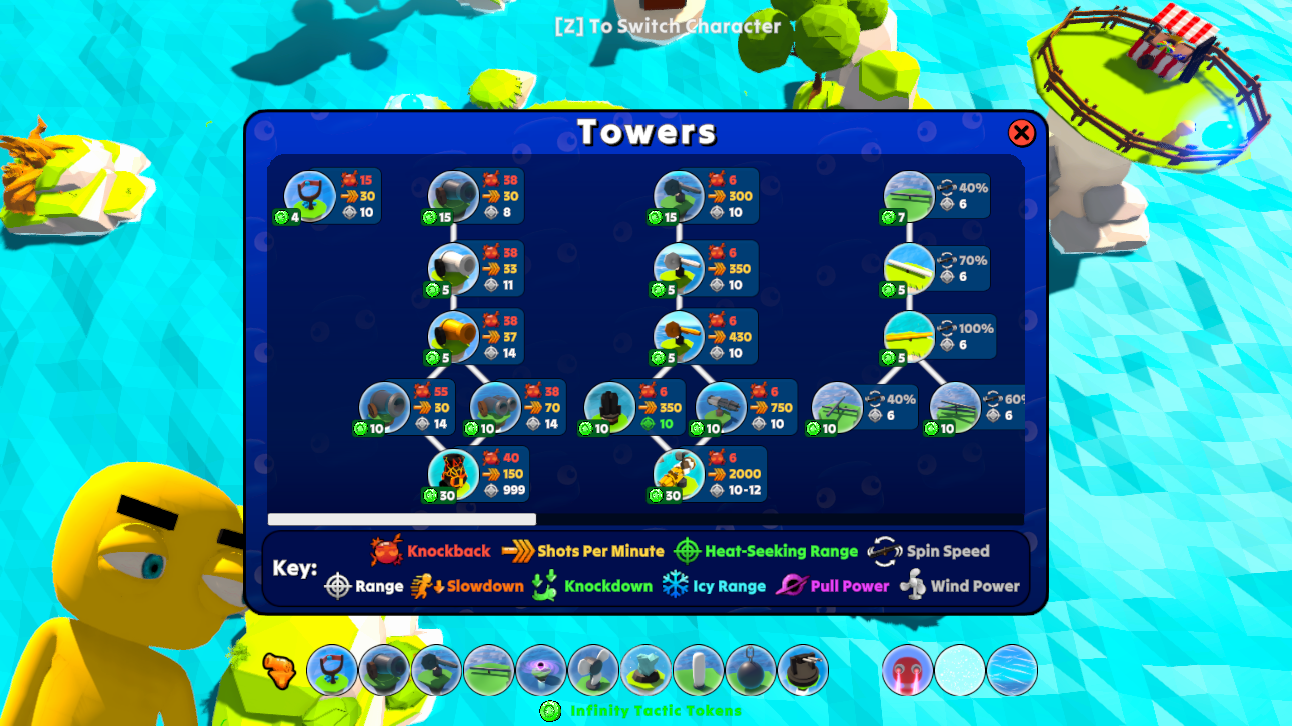
Task: Select the wrecking ball tower icon
Action: coord(750,668)
